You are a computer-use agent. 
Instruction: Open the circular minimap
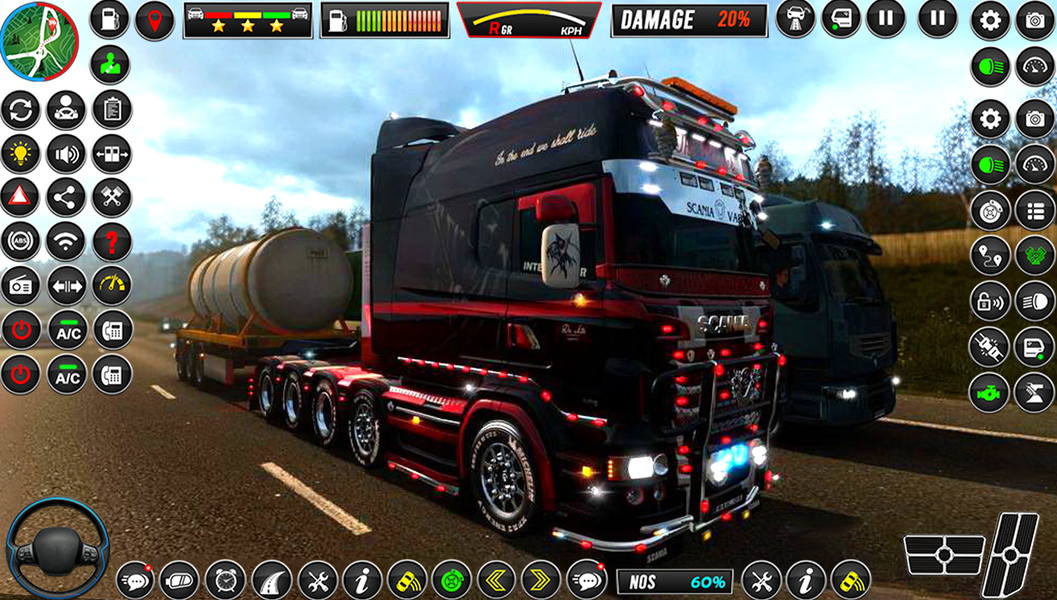(x=40, y=41)
